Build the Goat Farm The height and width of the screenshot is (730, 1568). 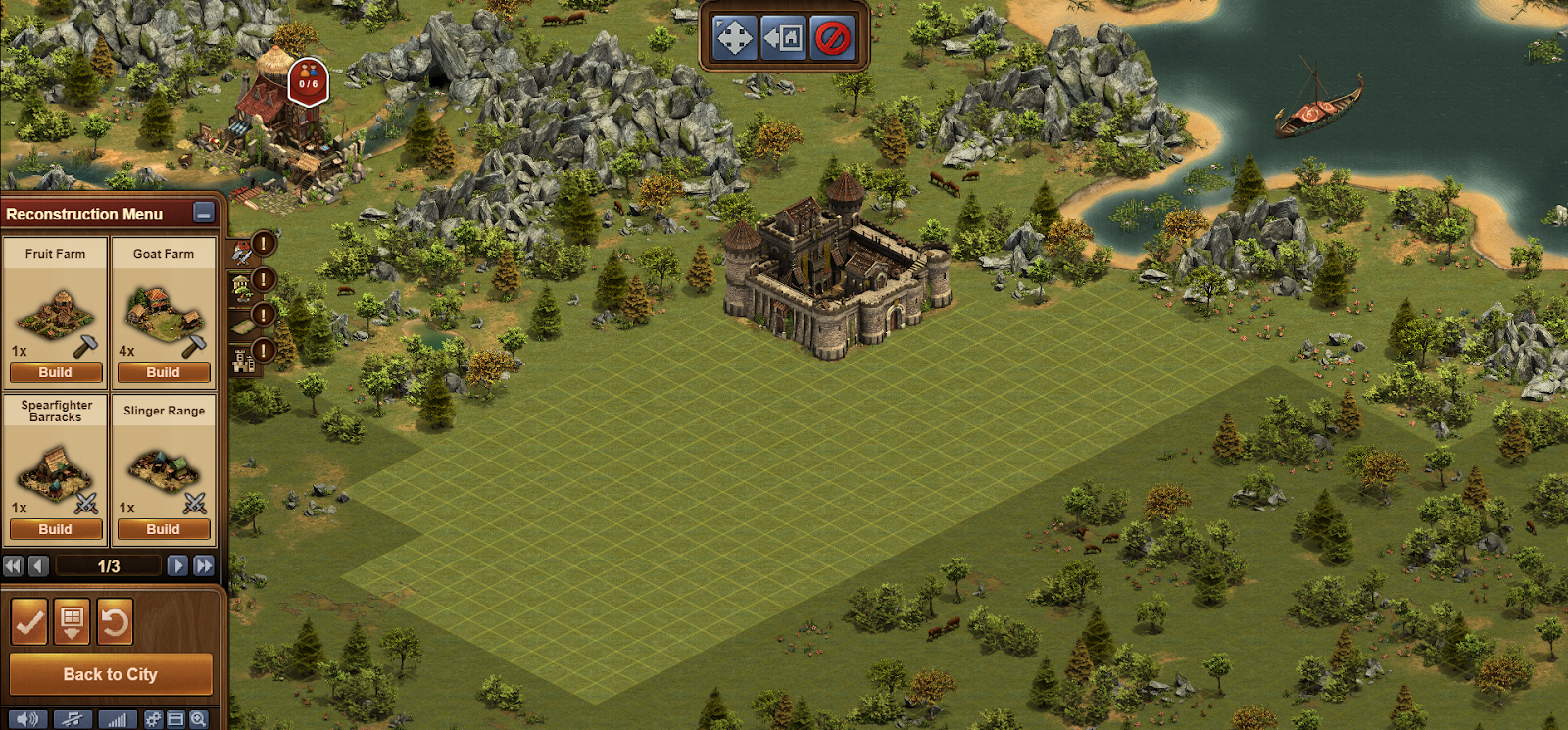pos(164,372)
